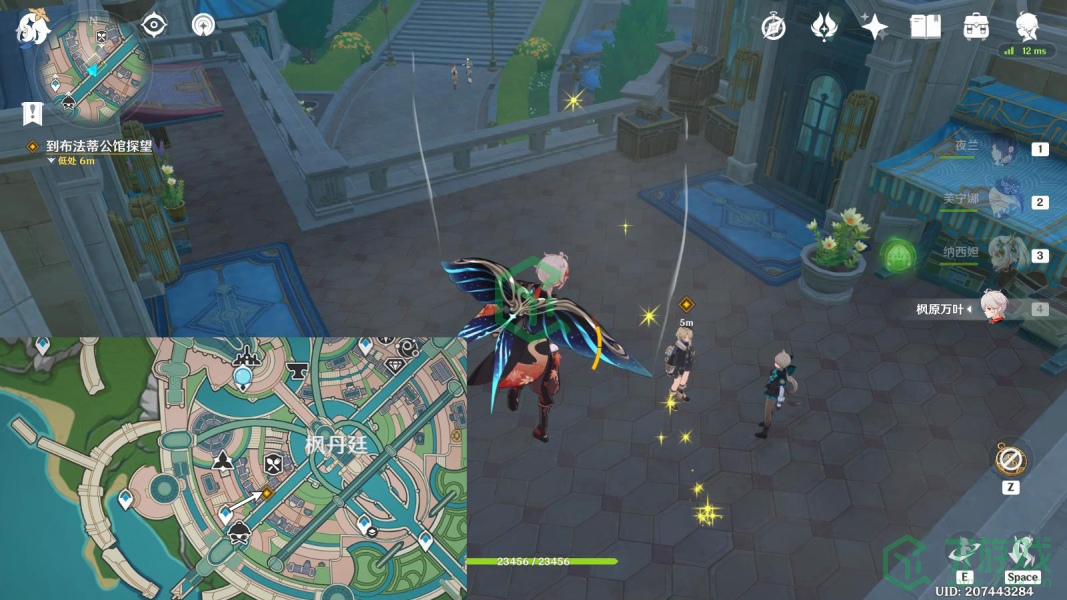Open the winged emblem icon in top bar
Viewport: 1067px width, 600px height.
[824, 27]
